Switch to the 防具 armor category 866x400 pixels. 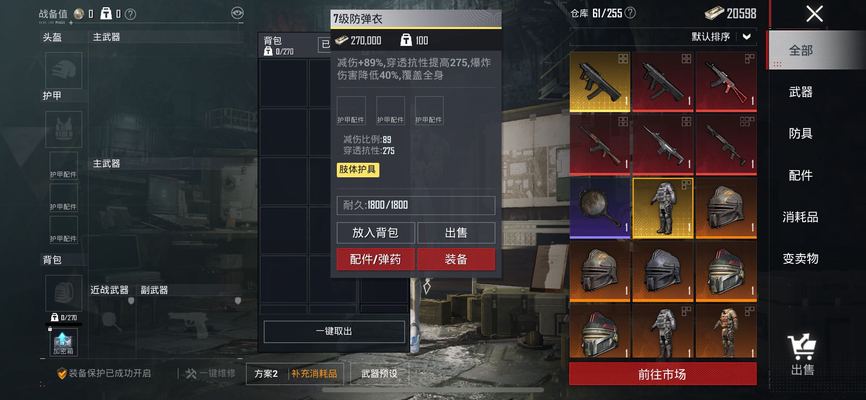point(800,134)
